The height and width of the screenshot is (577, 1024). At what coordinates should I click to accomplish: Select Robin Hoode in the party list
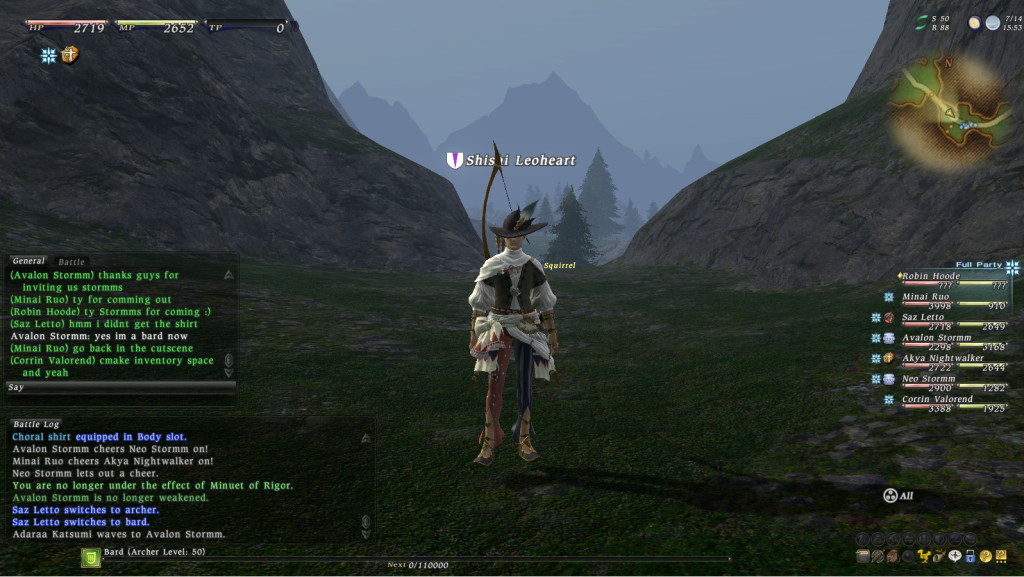931,276
